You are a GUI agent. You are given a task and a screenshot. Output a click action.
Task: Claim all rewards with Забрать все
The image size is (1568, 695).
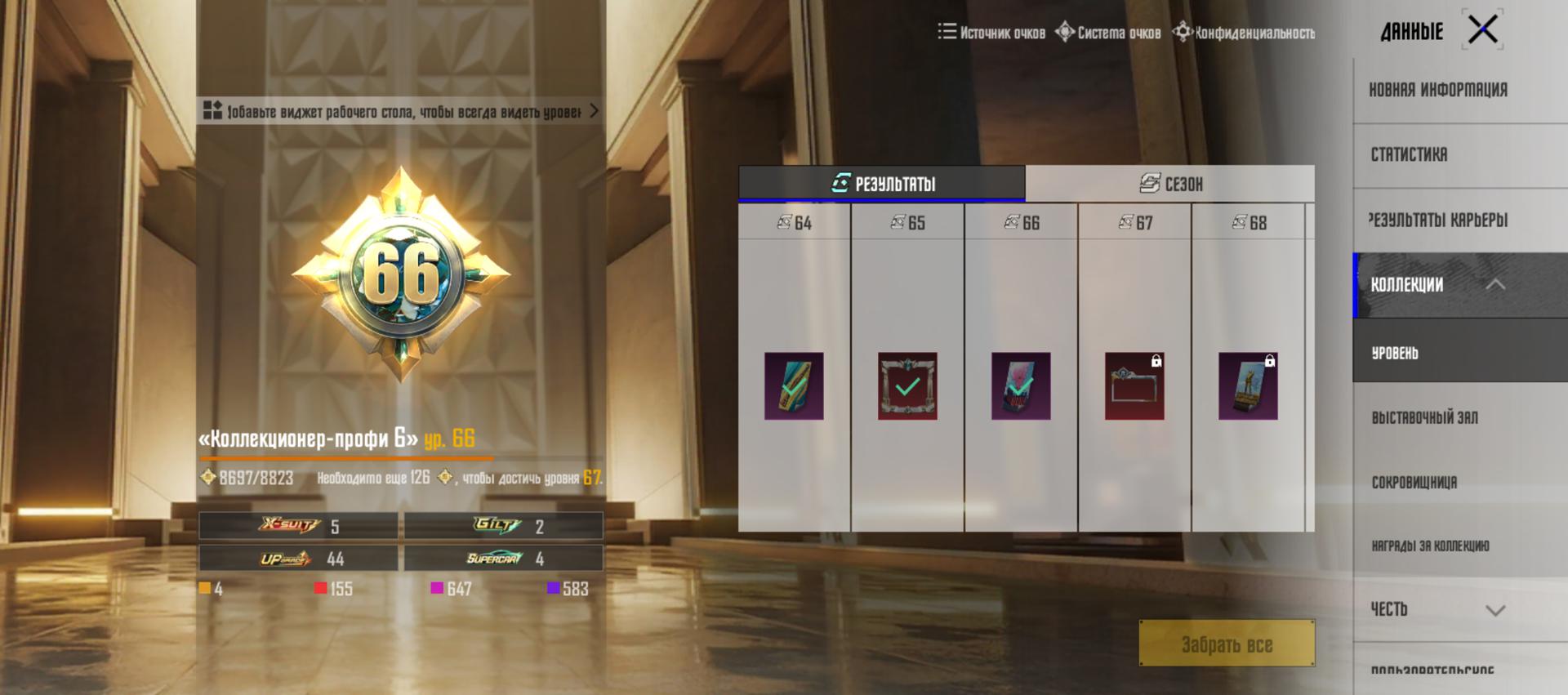coord(1227,644)
